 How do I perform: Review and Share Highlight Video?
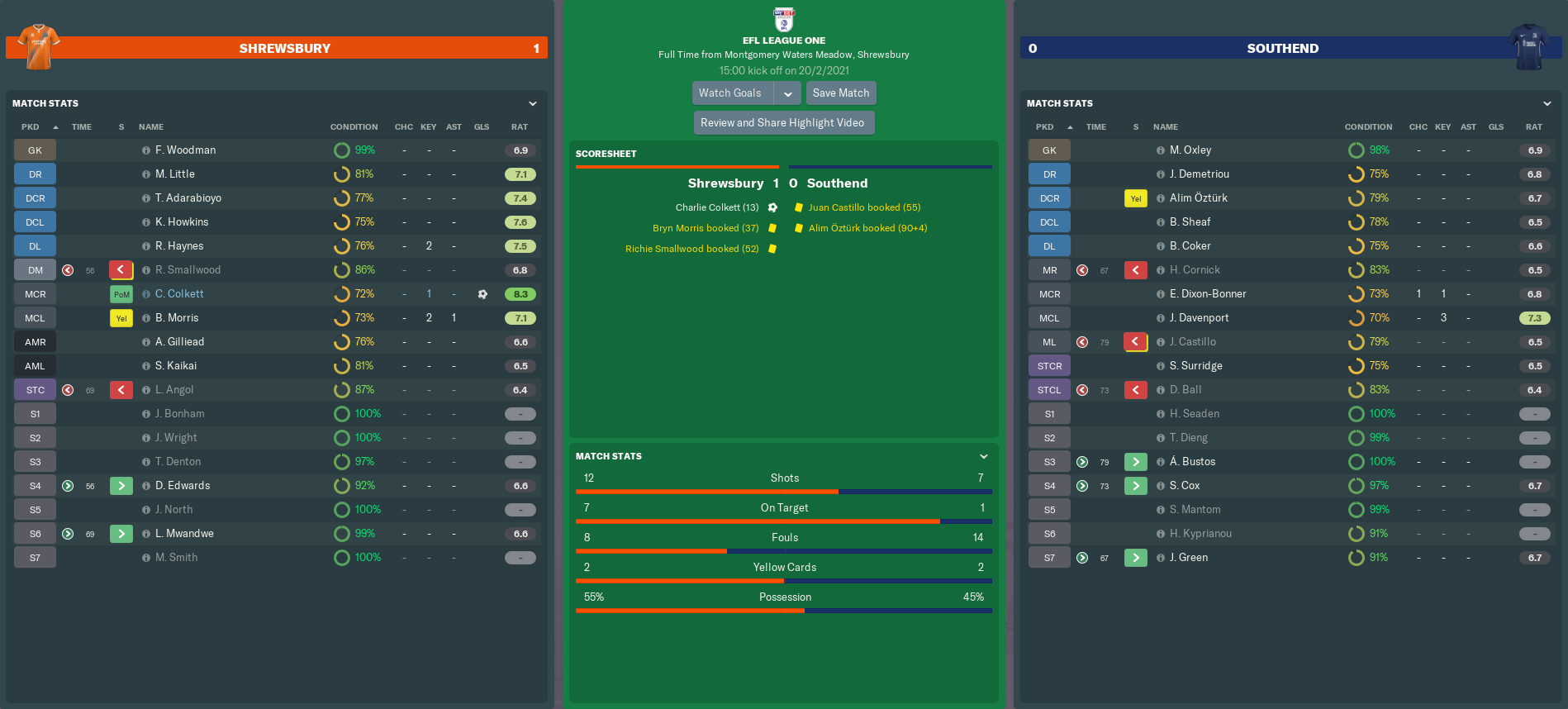782,123
